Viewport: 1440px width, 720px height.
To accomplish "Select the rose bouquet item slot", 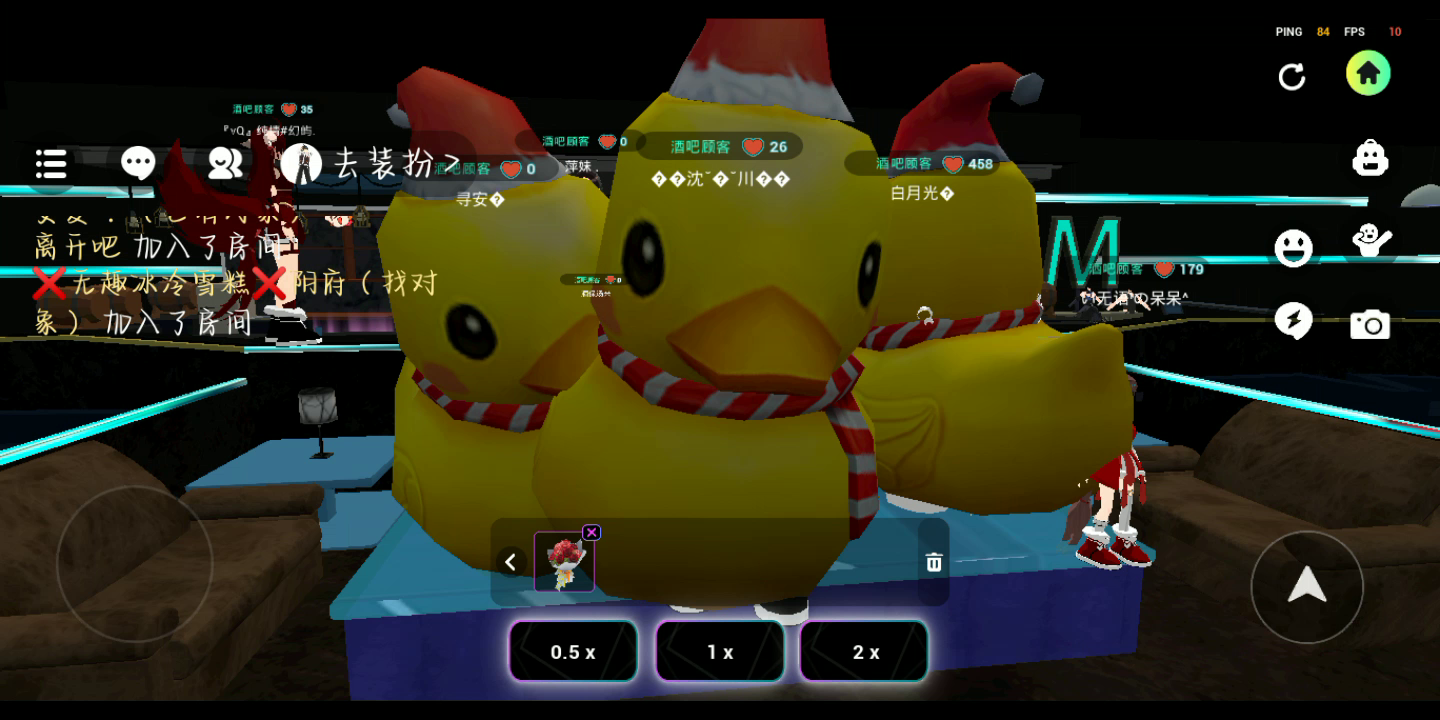I will (x=564, y=563).
